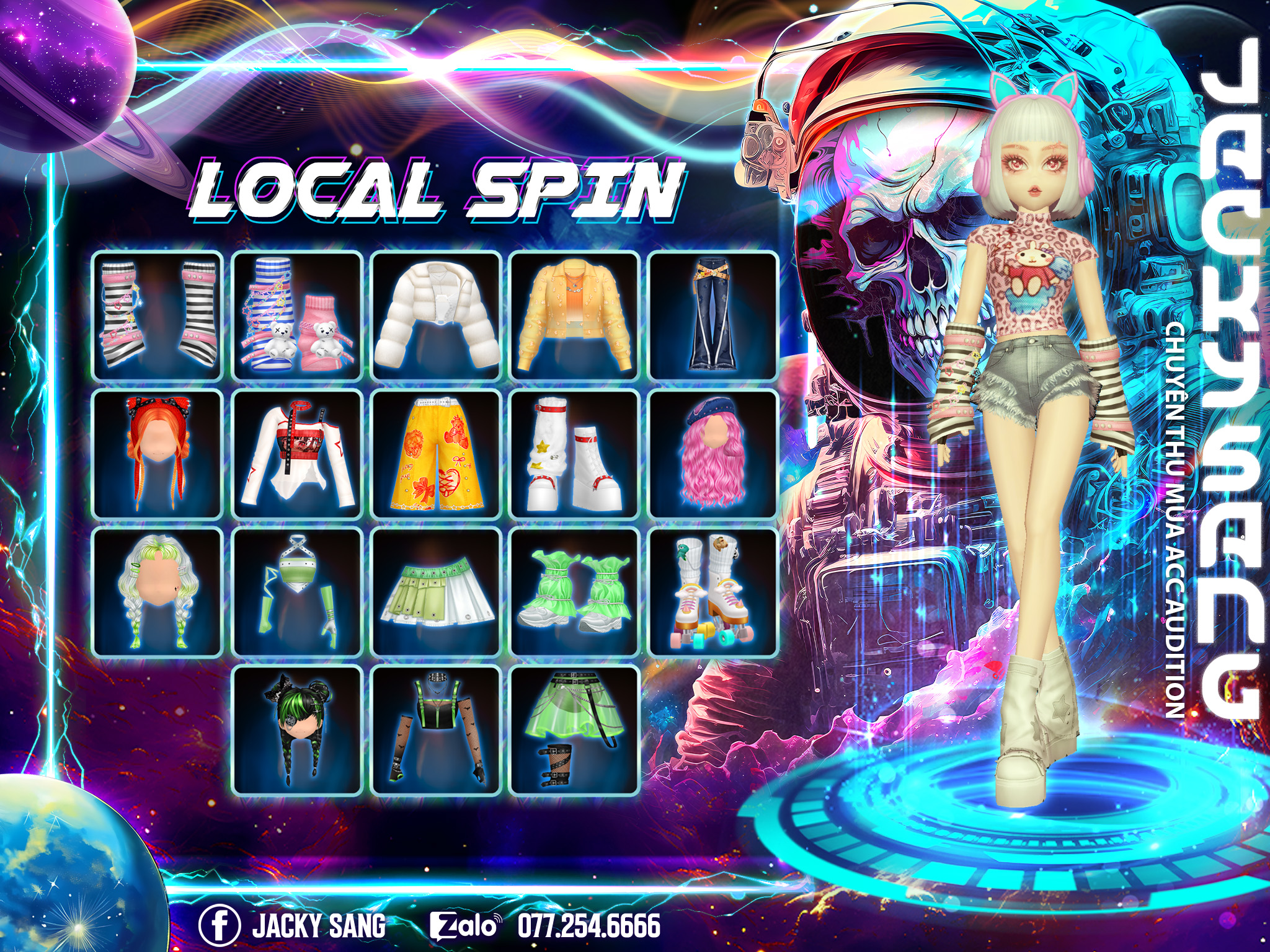This screenshot has height=952, width=1270.
Task: Open the Facebook icon for Jacky Sang
Action: pyautogui.click(x=220, y=925)
